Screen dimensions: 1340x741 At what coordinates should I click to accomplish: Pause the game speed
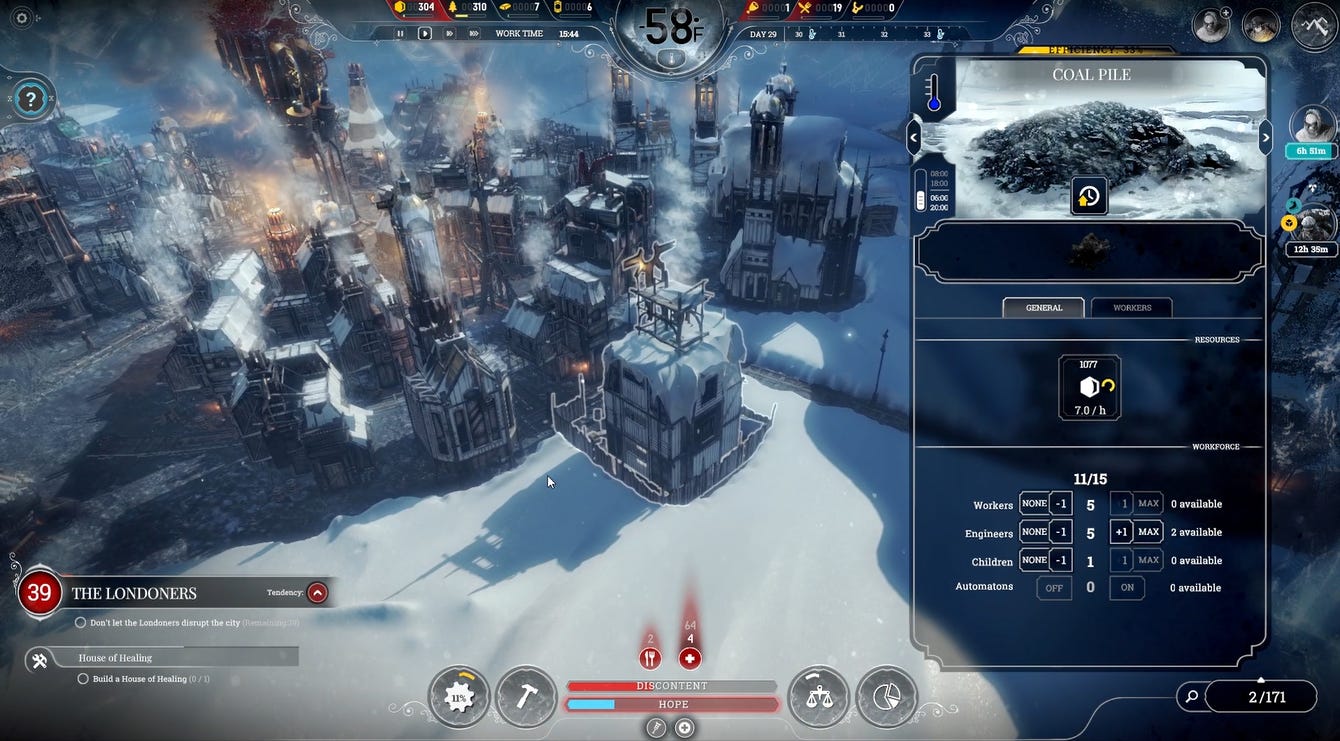401,33
